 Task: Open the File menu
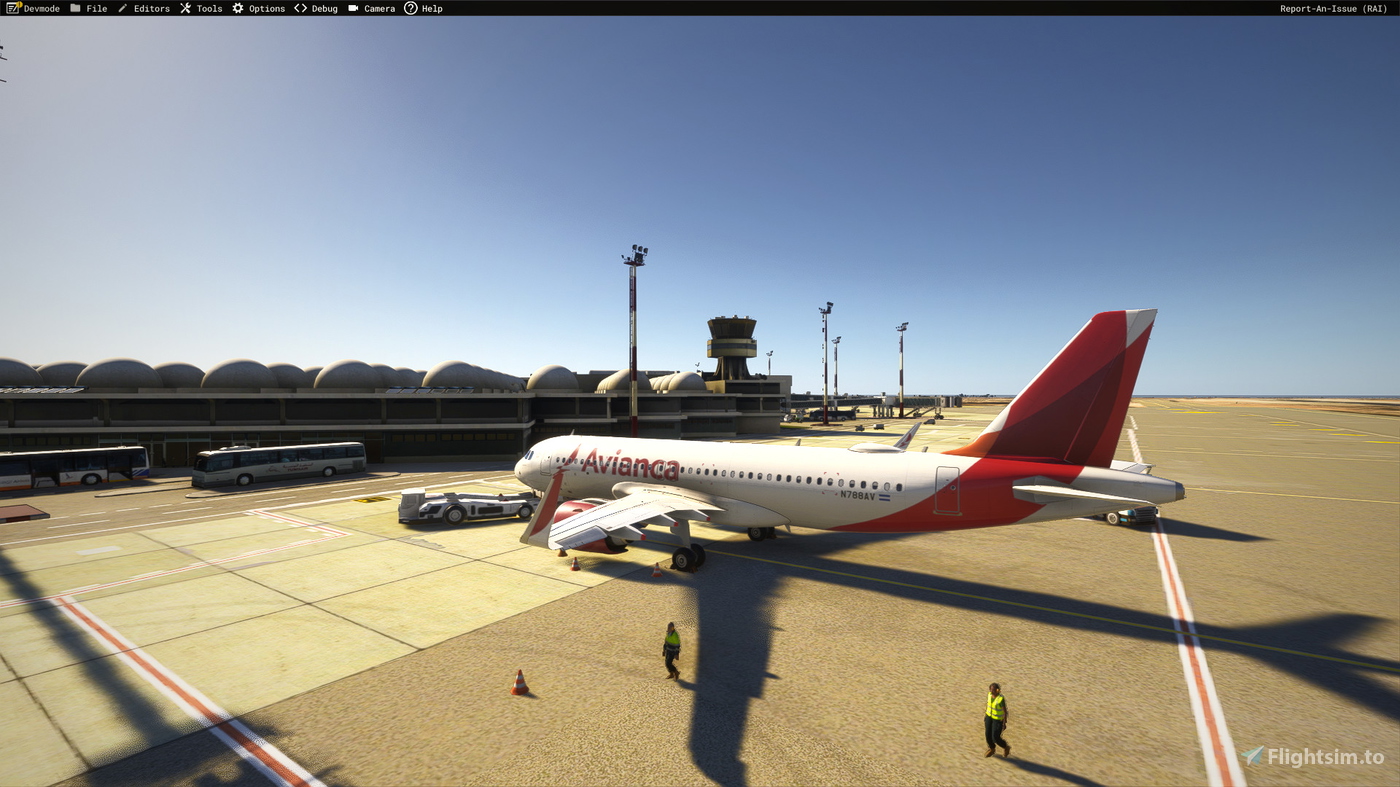click(x=96, y=8)
